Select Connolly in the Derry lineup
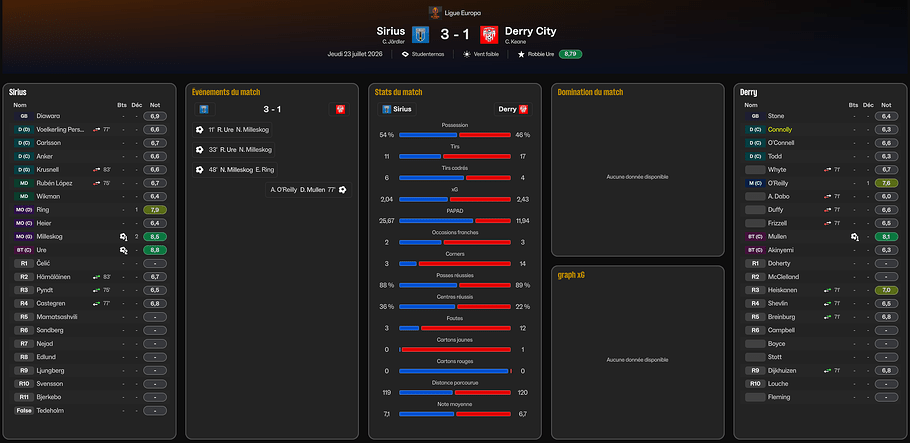This screenshot has height=443, width=910. [x=780, y=130]
